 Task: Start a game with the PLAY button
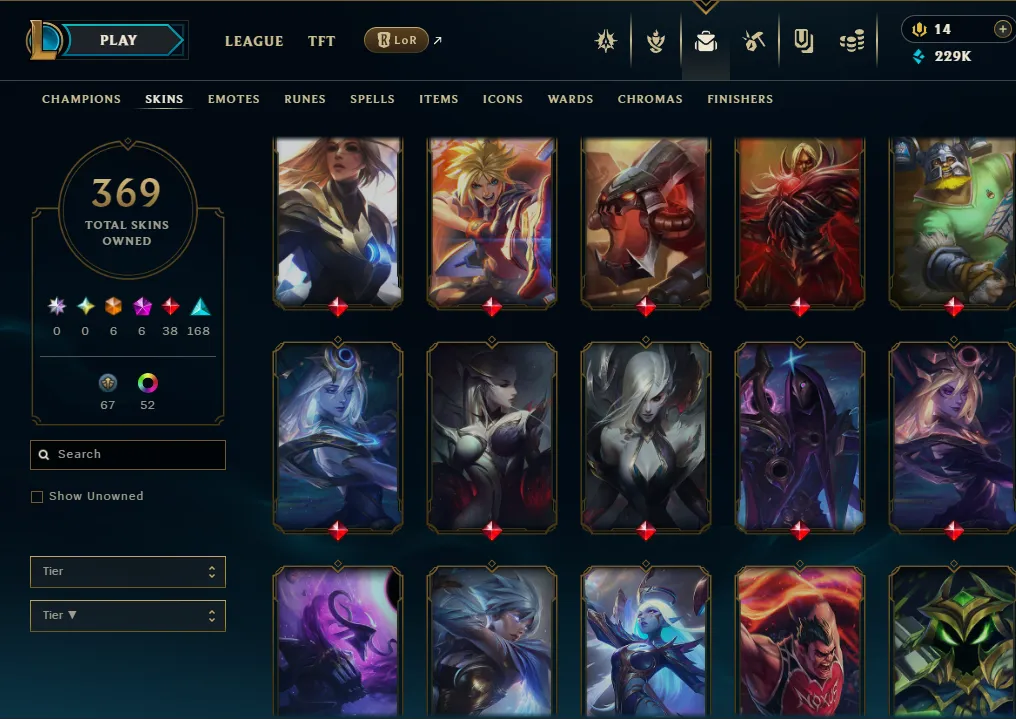click(119, 41)
